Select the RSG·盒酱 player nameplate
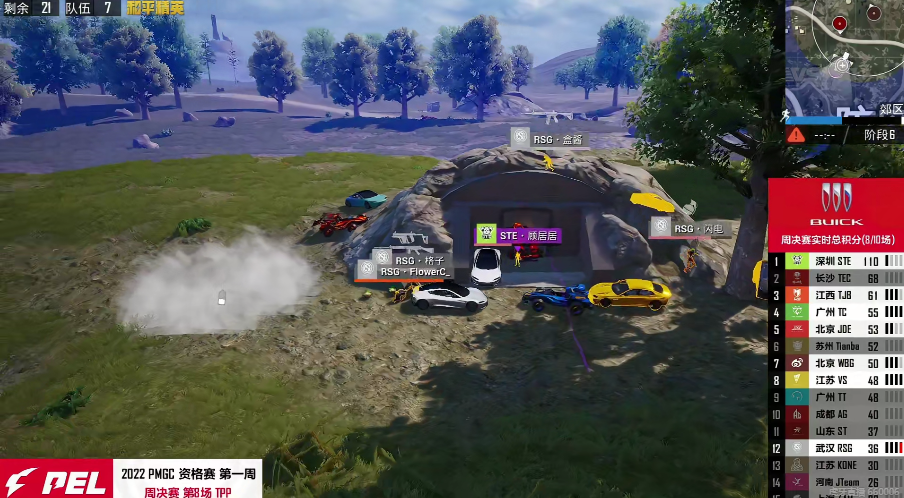Viewport: 904px width, 498px height. [547, 139]
